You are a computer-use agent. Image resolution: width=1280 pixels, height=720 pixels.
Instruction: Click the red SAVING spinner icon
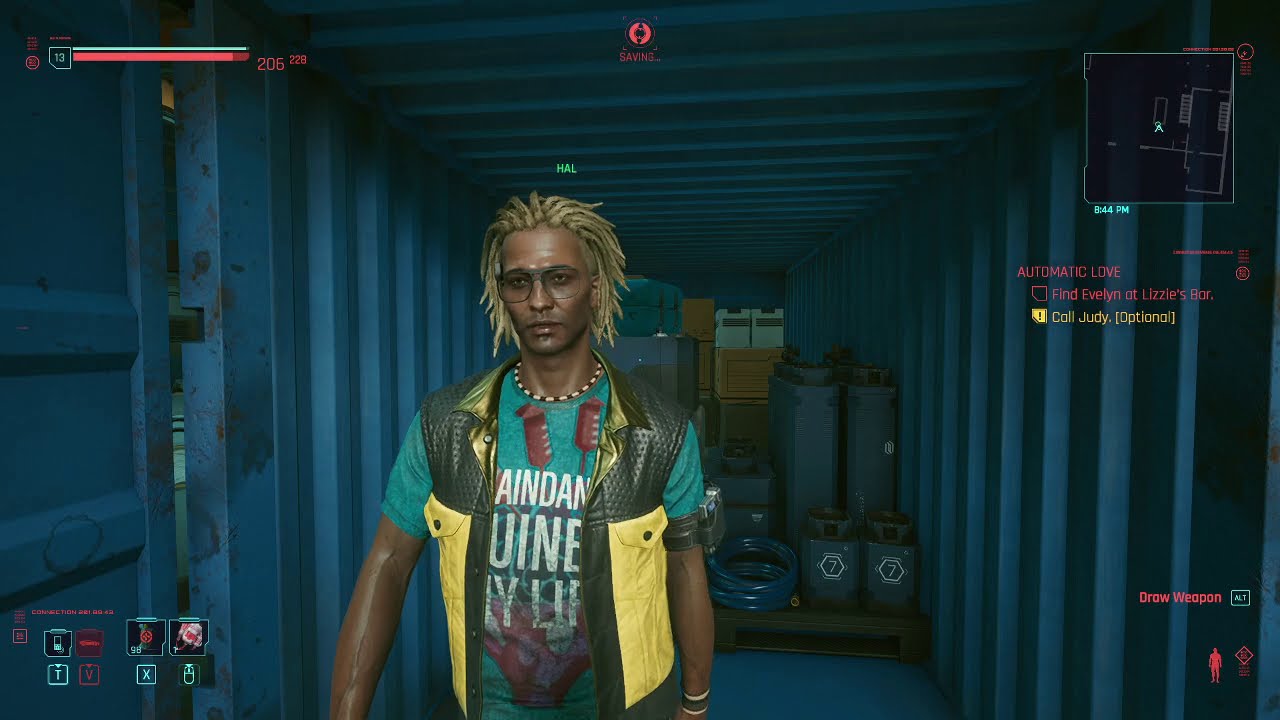[637, 34]
